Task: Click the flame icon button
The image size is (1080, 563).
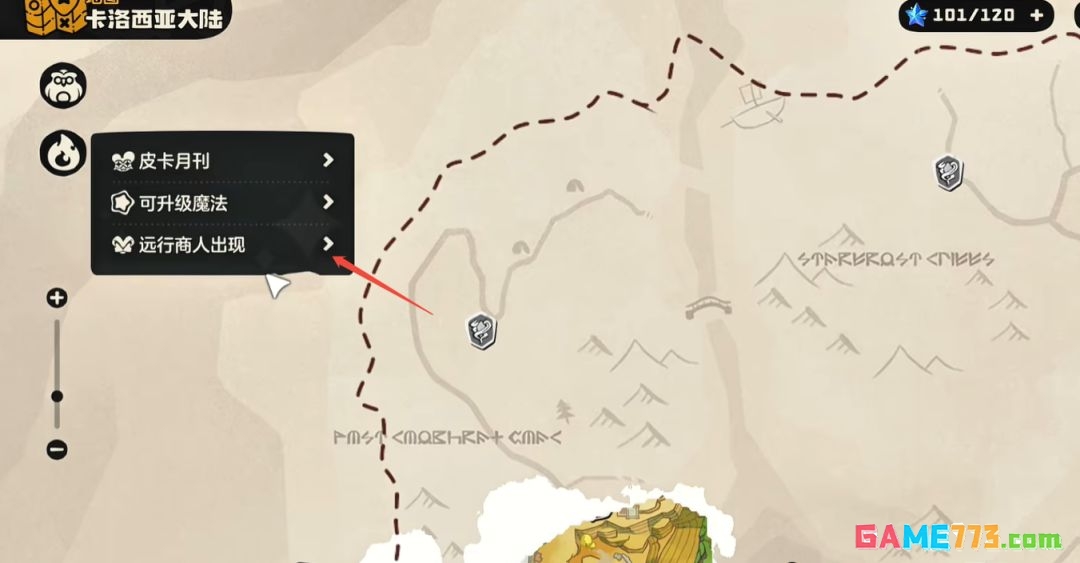Action: tap(63, 153)
